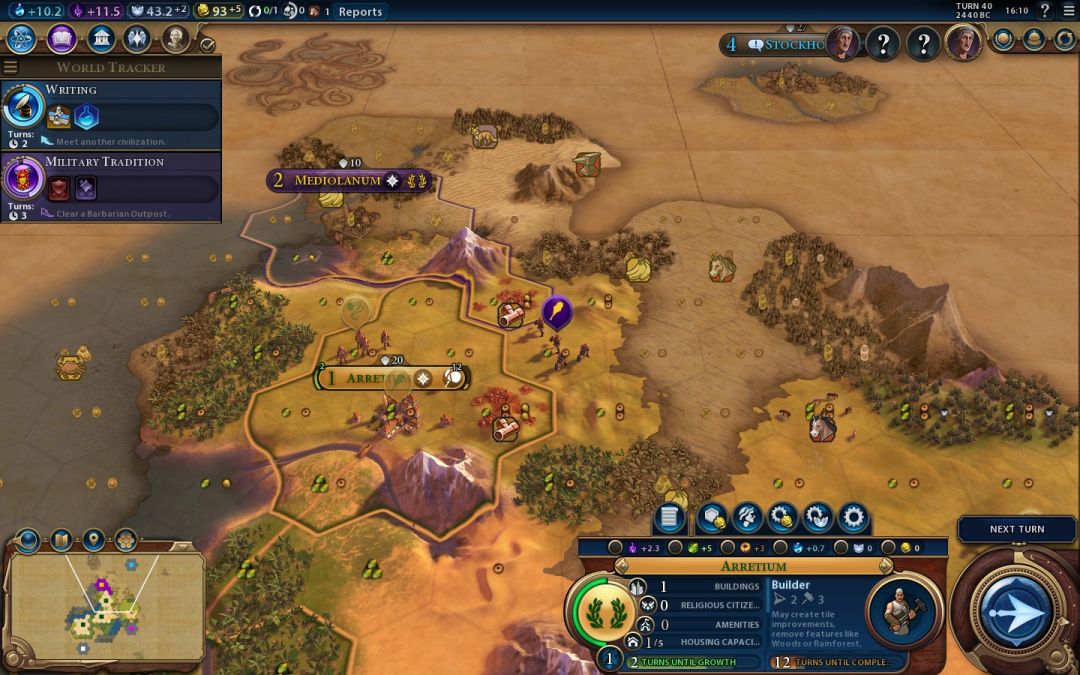End the turn with Next Turn
The height and width of the screenshot is (675, 1080).
[x=1016, y=529]
